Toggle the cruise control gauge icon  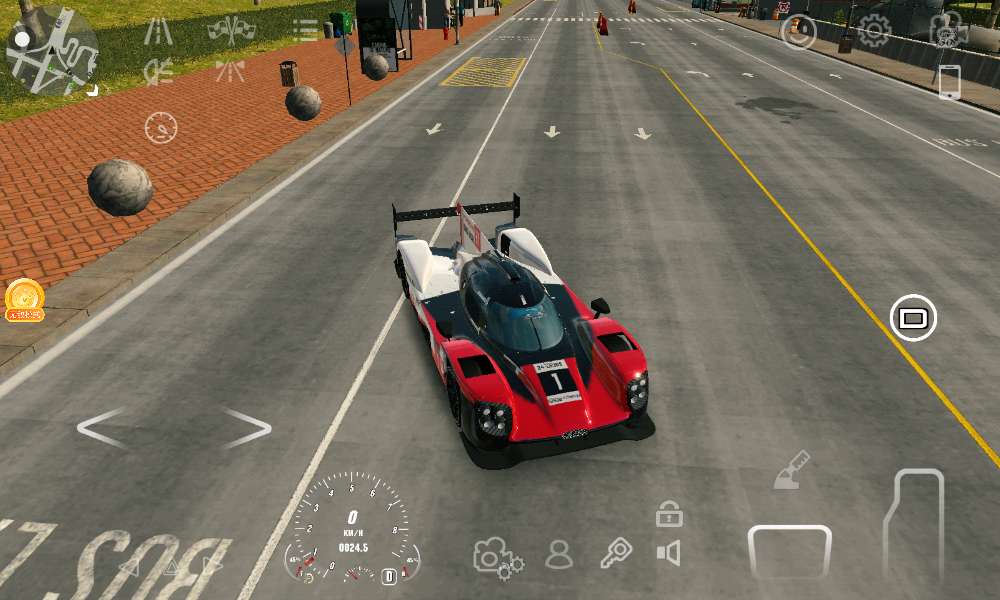coord(161,128)
